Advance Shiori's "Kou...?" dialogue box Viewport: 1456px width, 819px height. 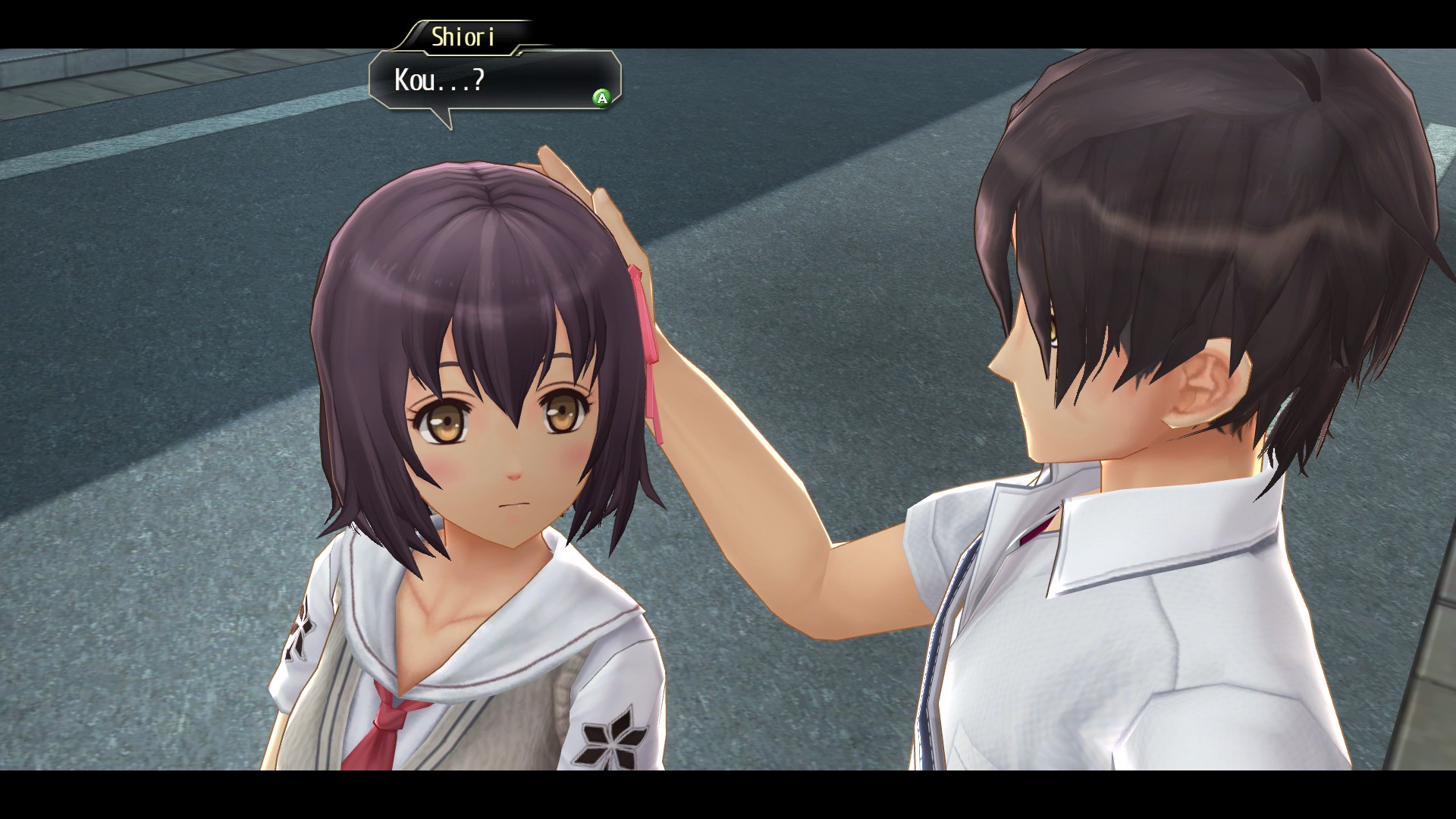click(x=601, y=98)
